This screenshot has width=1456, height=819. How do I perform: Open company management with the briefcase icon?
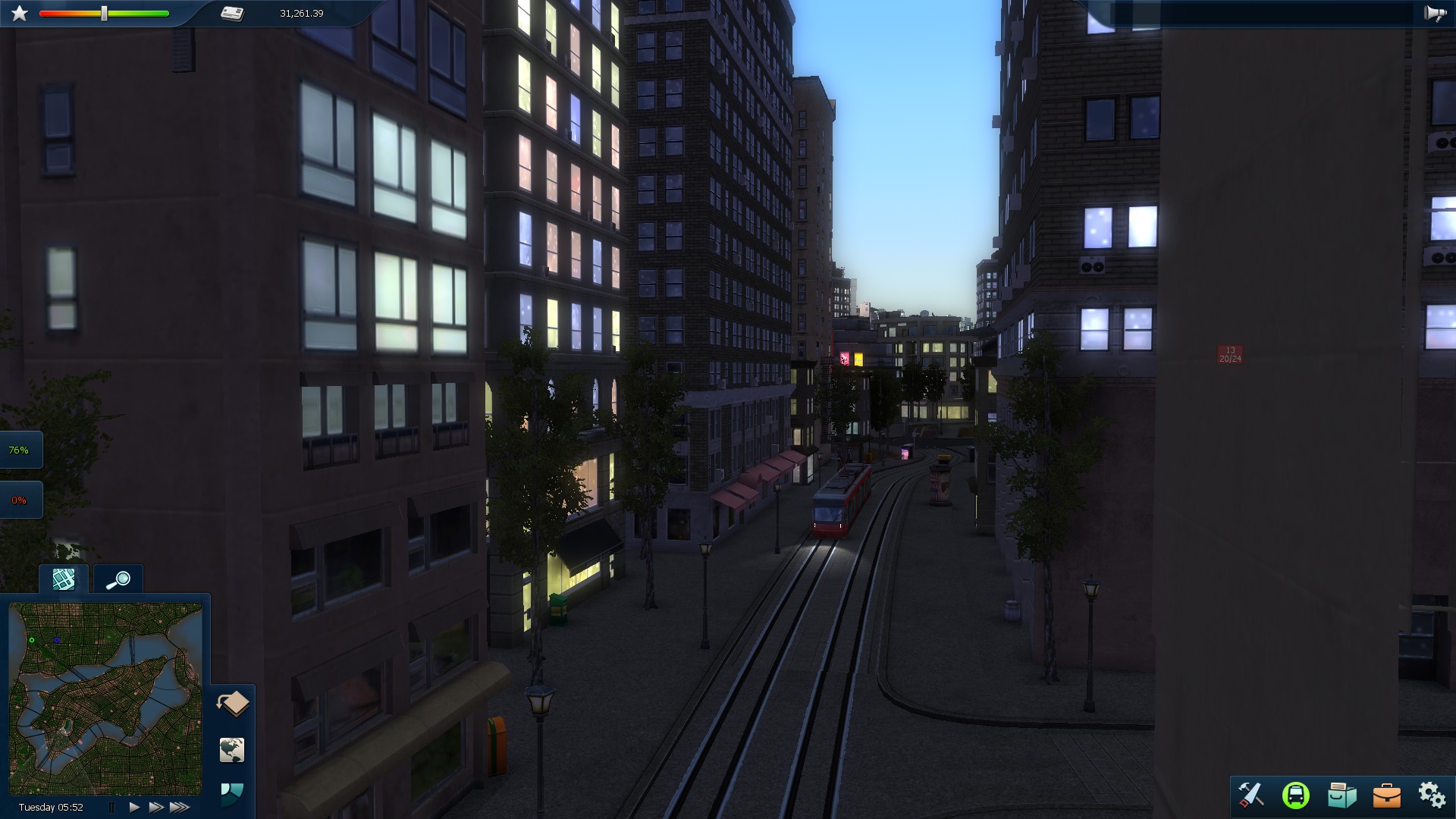click(x=1388, y=795)
